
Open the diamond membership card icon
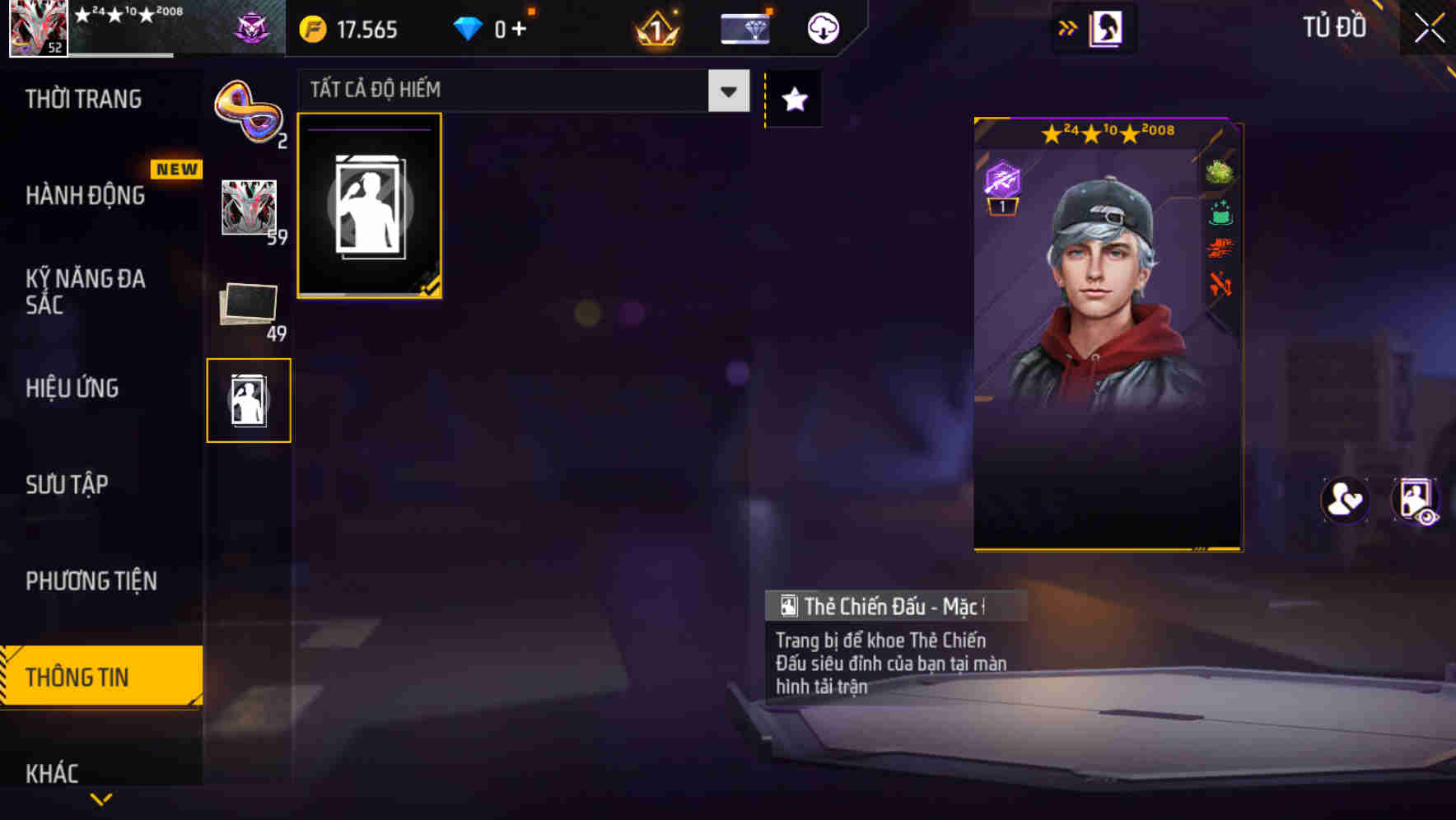click(744, 27)
